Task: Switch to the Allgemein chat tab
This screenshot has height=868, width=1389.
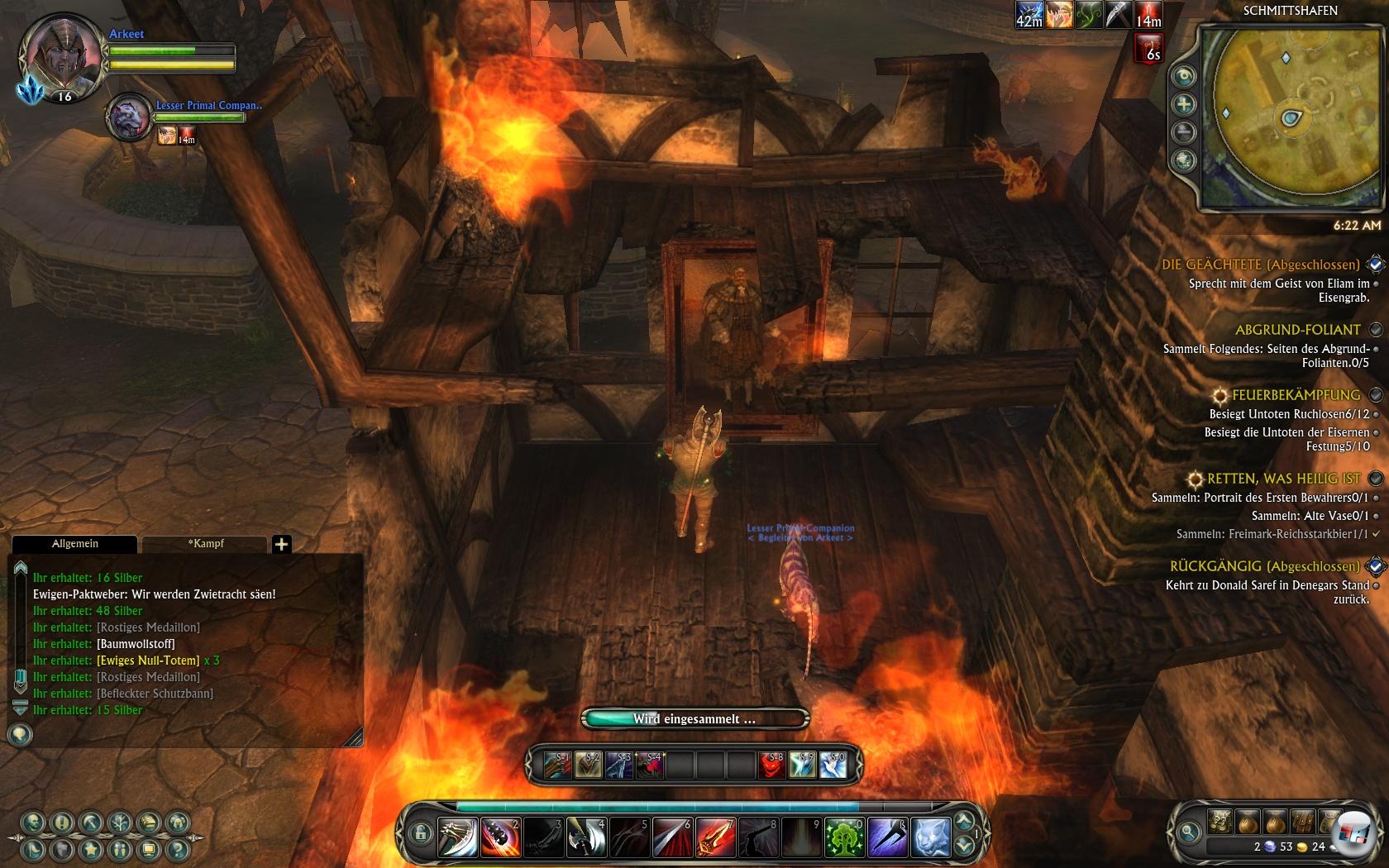Action: (x=74, y=544)
